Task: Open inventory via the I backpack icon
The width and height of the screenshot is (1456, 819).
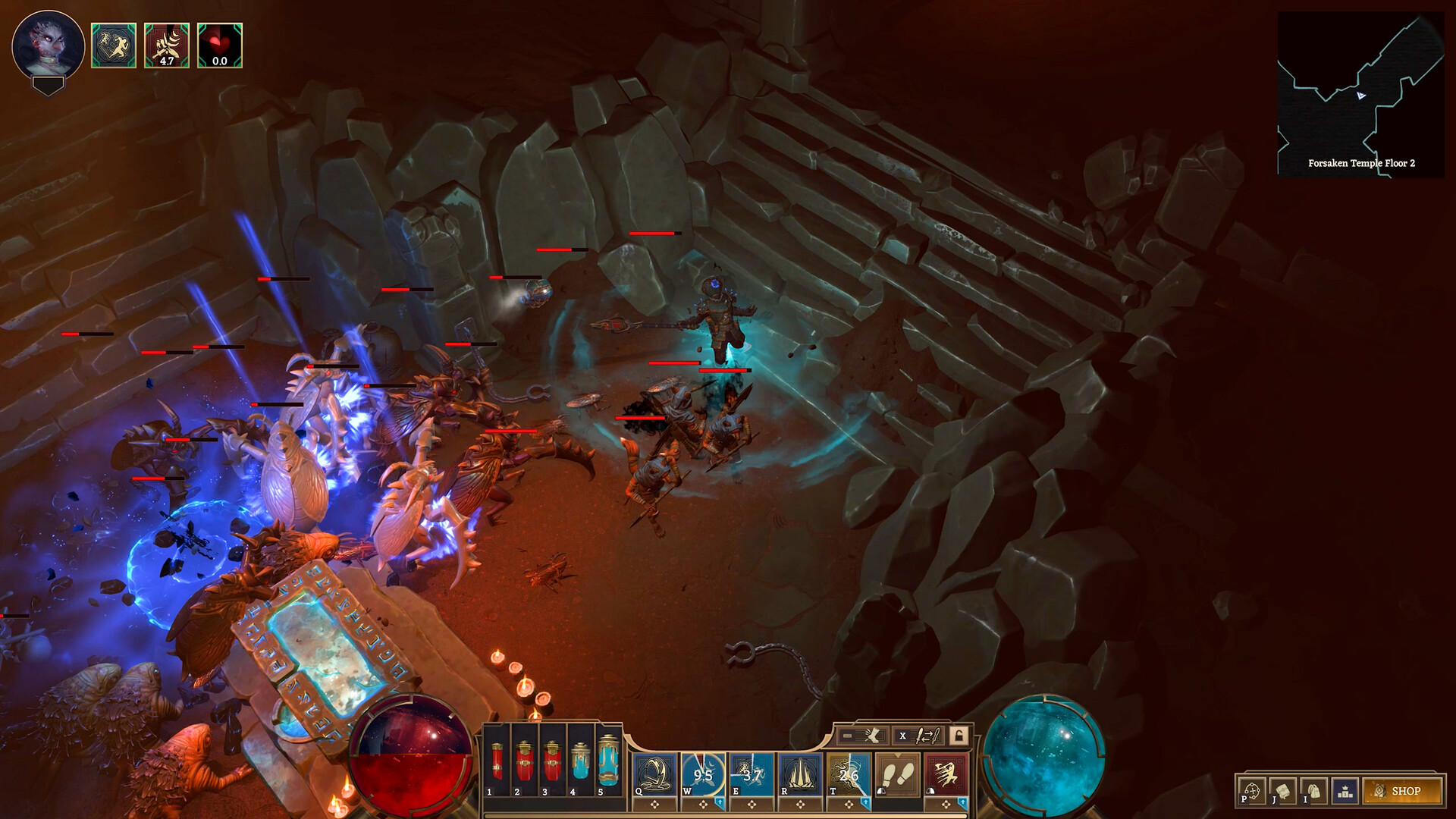Action: (1313, 789)
